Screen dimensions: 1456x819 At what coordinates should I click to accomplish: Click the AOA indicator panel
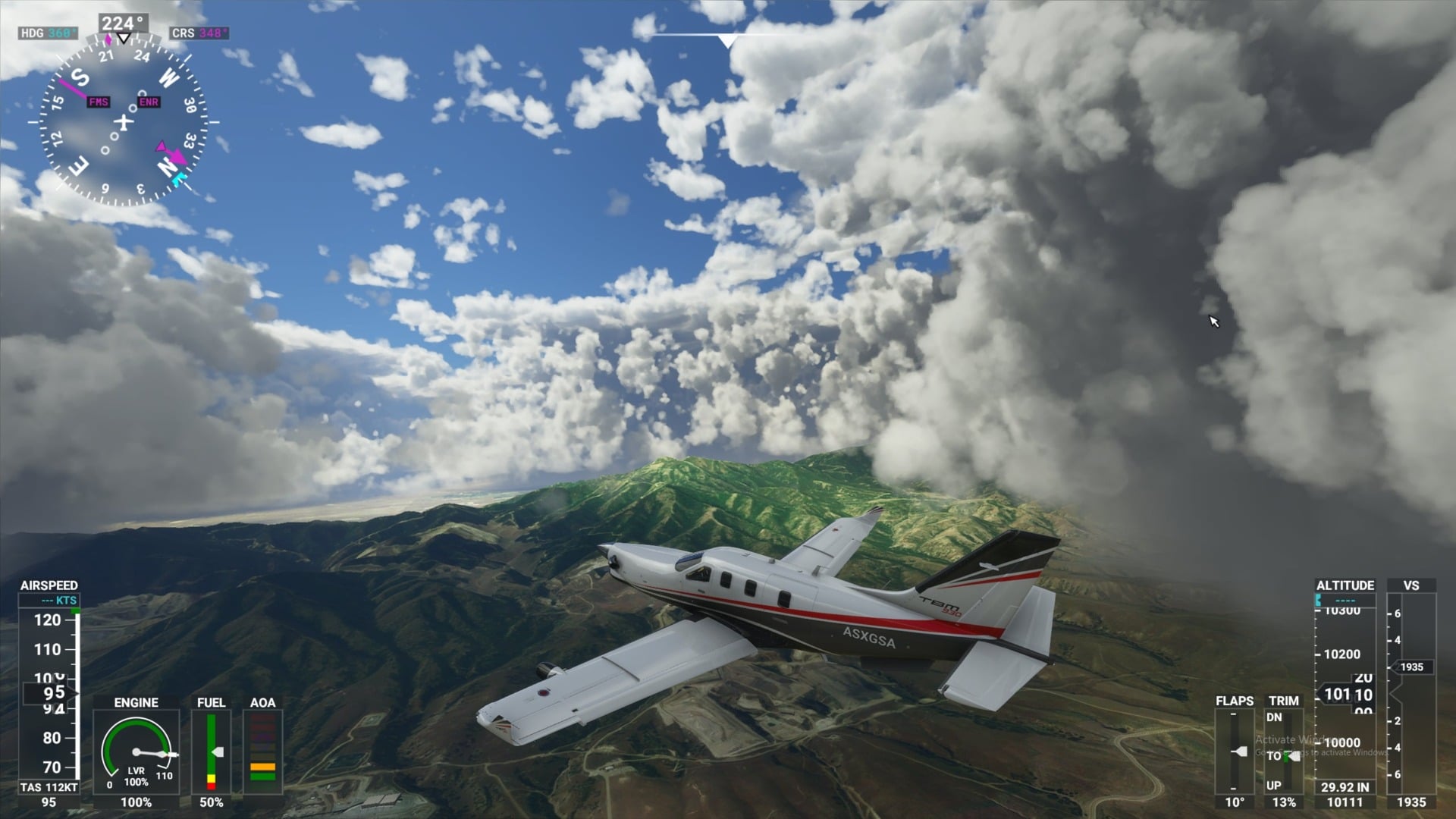pos(261,751)
